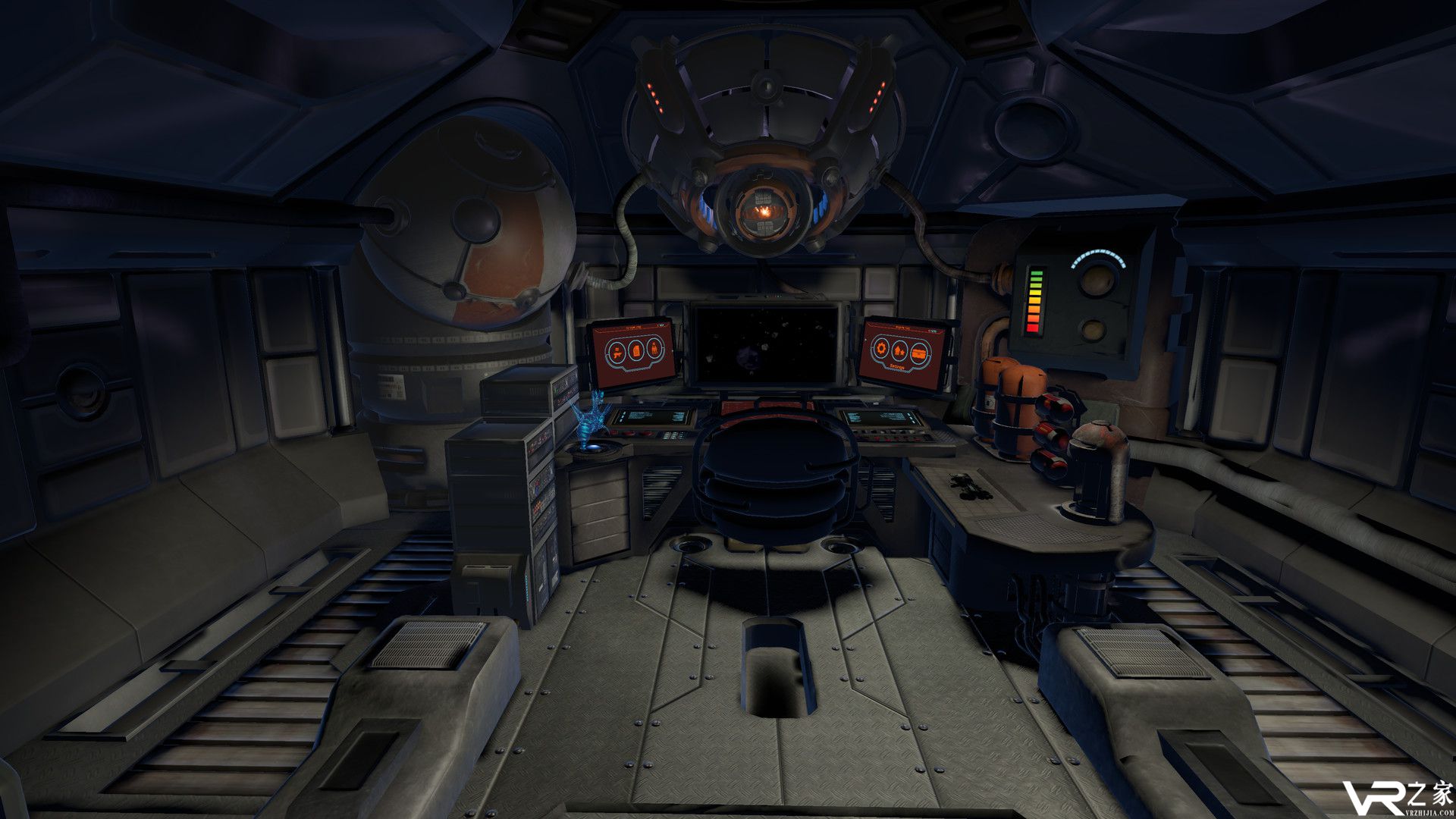1456x819 pixels.
Task: Open Settings via the gear icon
Action: pos(882,350)
